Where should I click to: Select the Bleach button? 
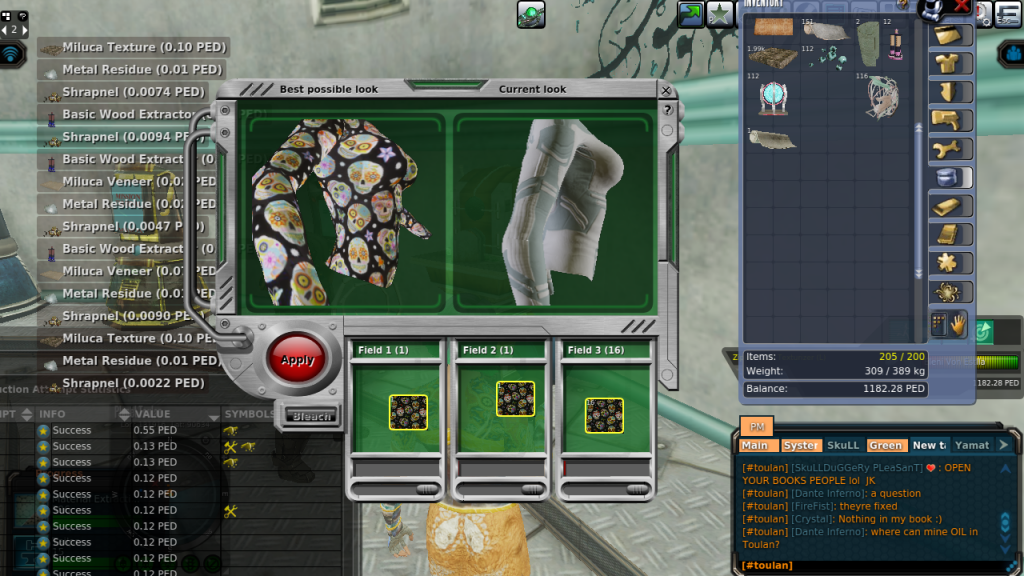(309, 416)
